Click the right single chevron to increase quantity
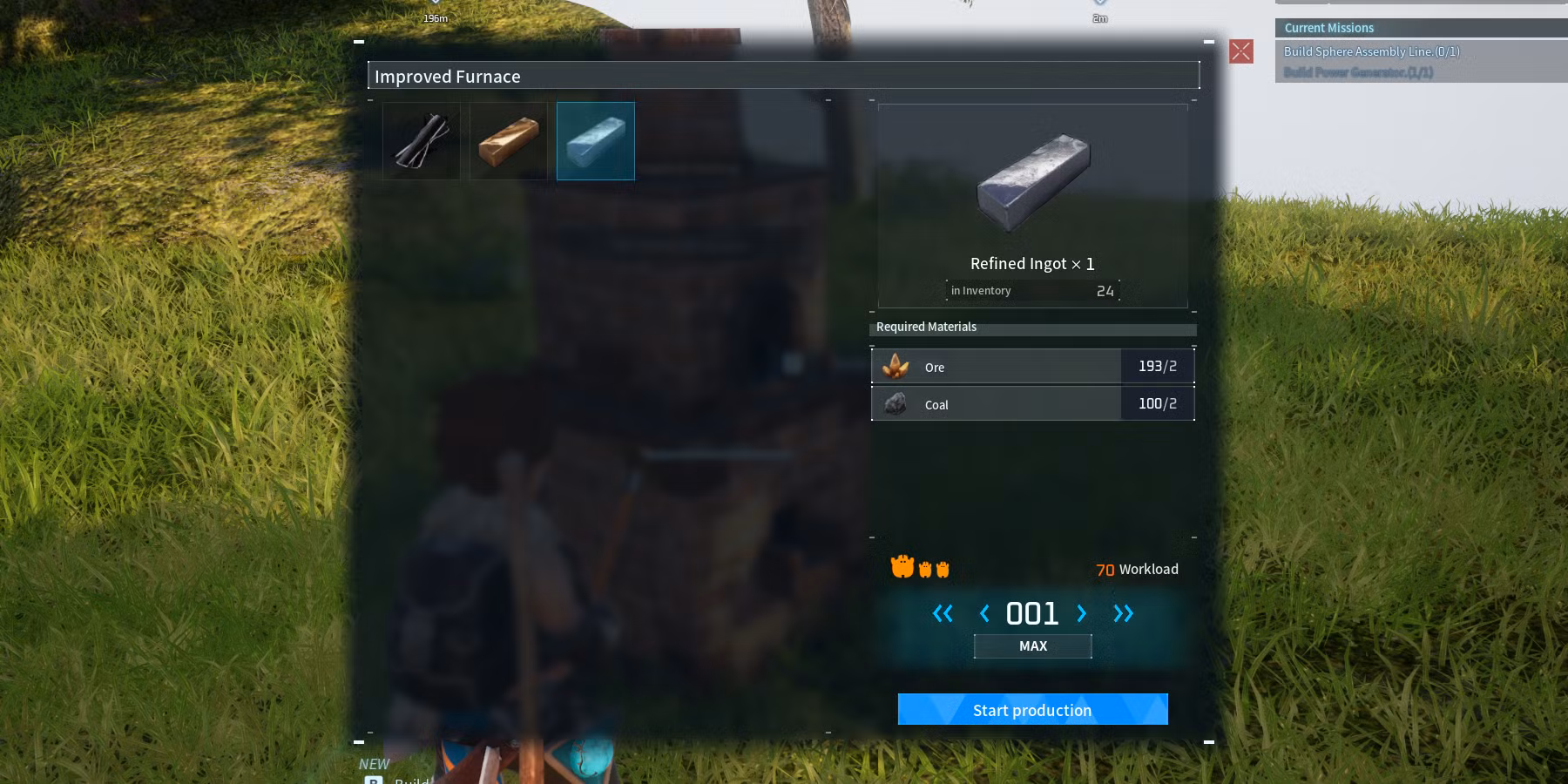This screenshot has width=1568, height=784. pos(1081,613)
